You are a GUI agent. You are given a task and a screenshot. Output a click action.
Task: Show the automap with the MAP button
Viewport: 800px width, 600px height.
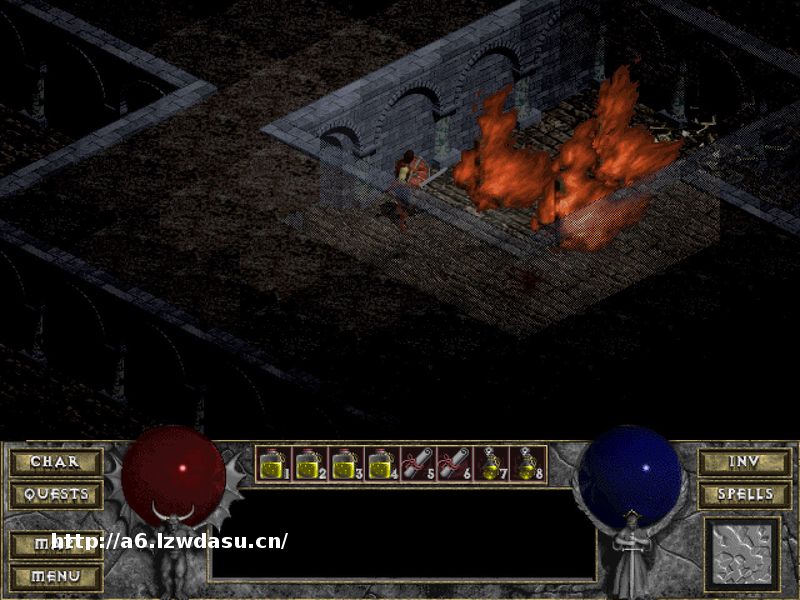(x=56, y=544)
